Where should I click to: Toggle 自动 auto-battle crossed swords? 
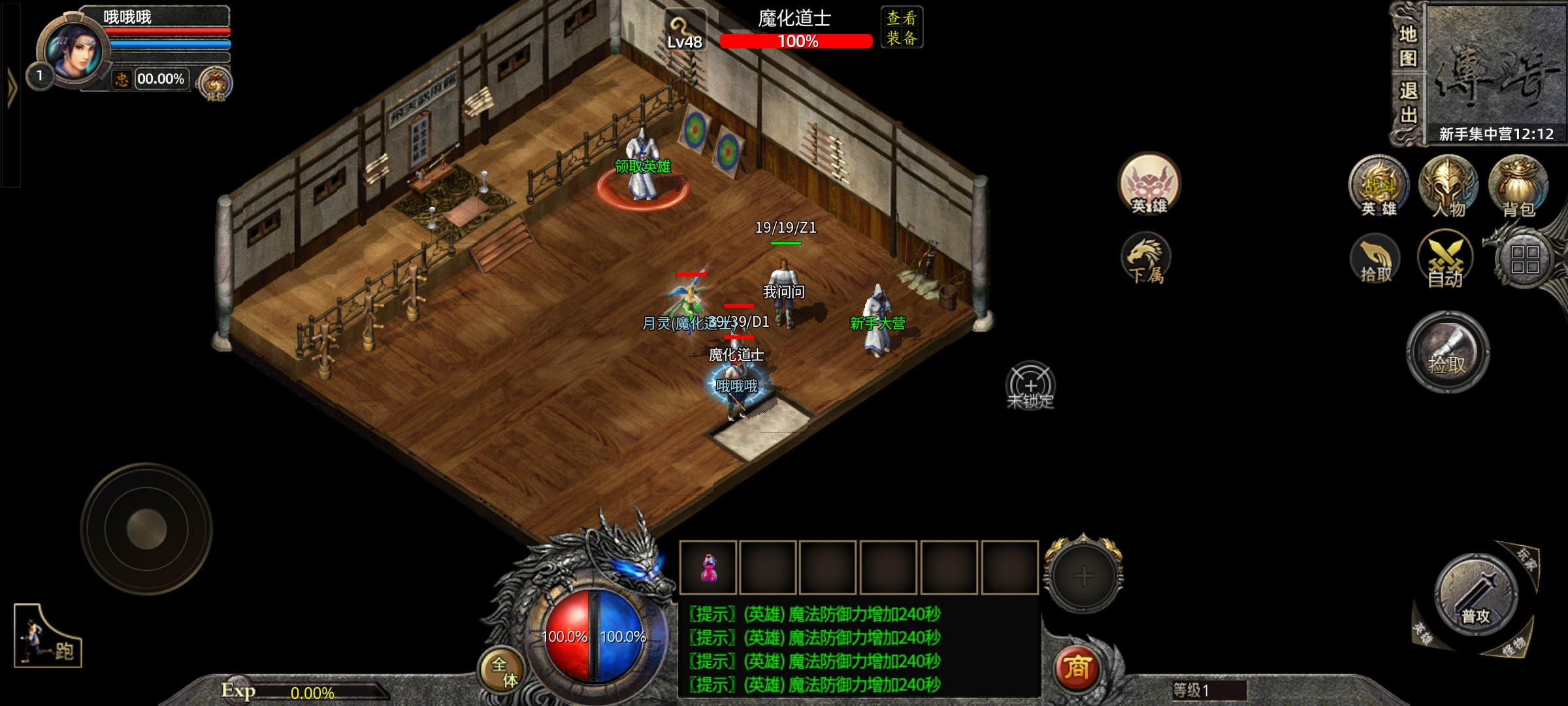pyautogui.click(x=1445, y=260)
